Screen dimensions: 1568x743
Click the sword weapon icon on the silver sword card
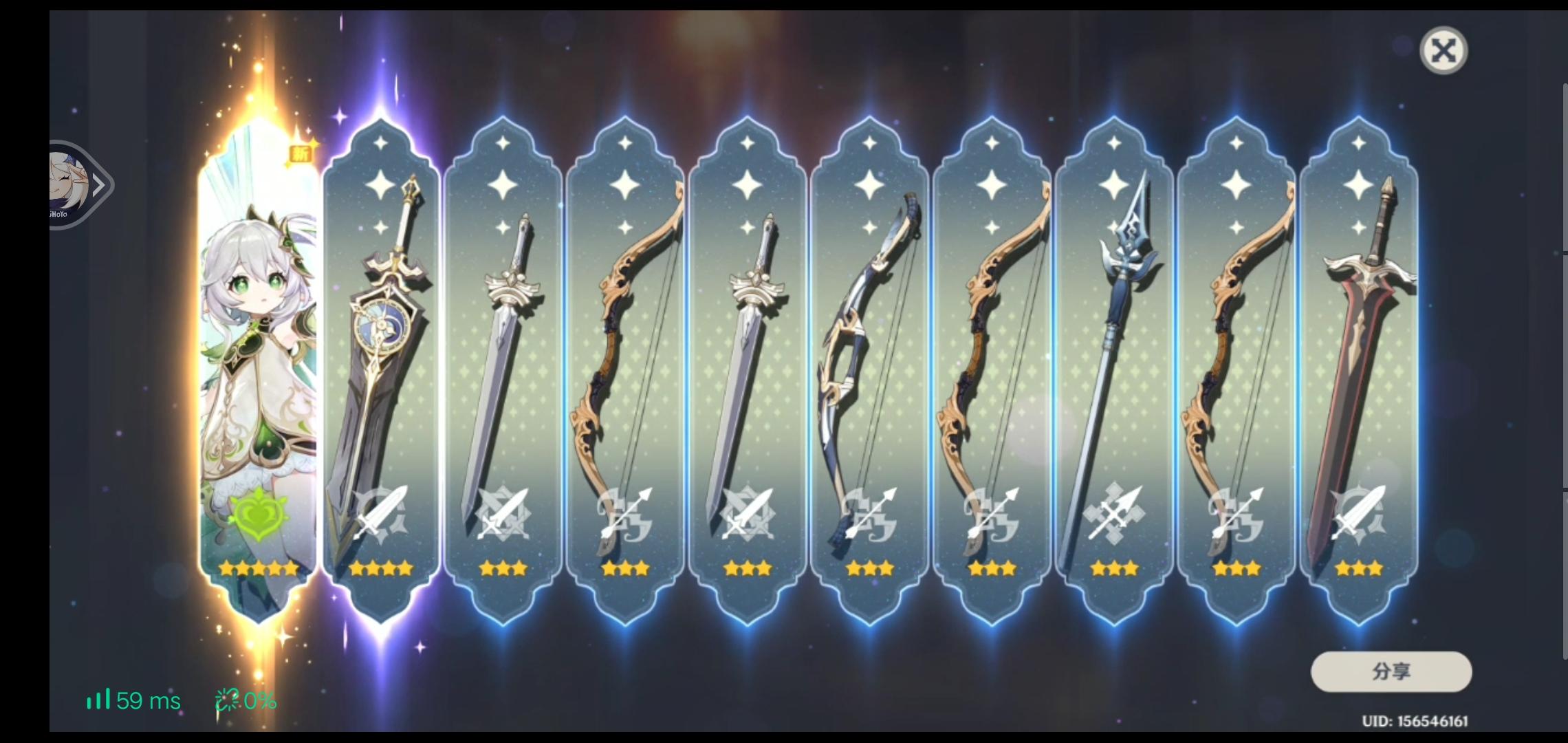click(x=504, y=513)
